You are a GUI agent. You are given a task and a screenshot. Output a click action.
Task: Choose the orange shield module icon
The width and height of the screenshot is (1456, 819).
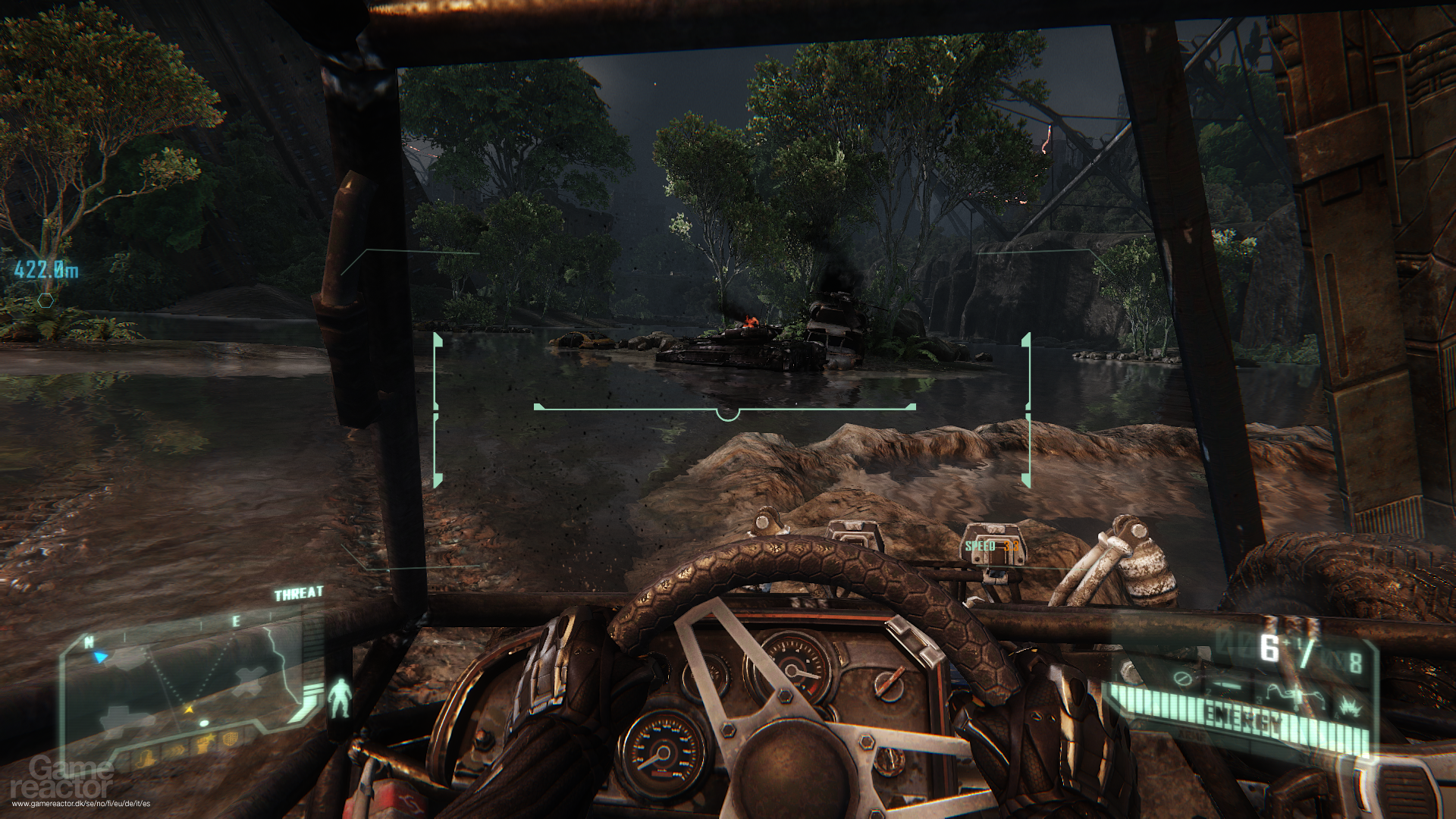(231, 739)
